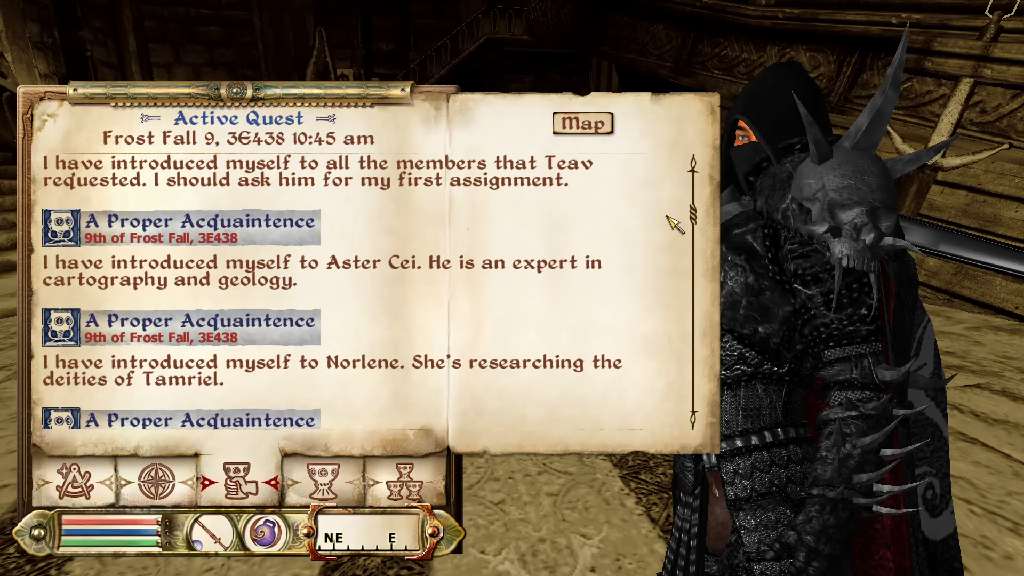Open magic menu via the purple spell icon
The image size is (1024, 576).
[x=265, y=532]
